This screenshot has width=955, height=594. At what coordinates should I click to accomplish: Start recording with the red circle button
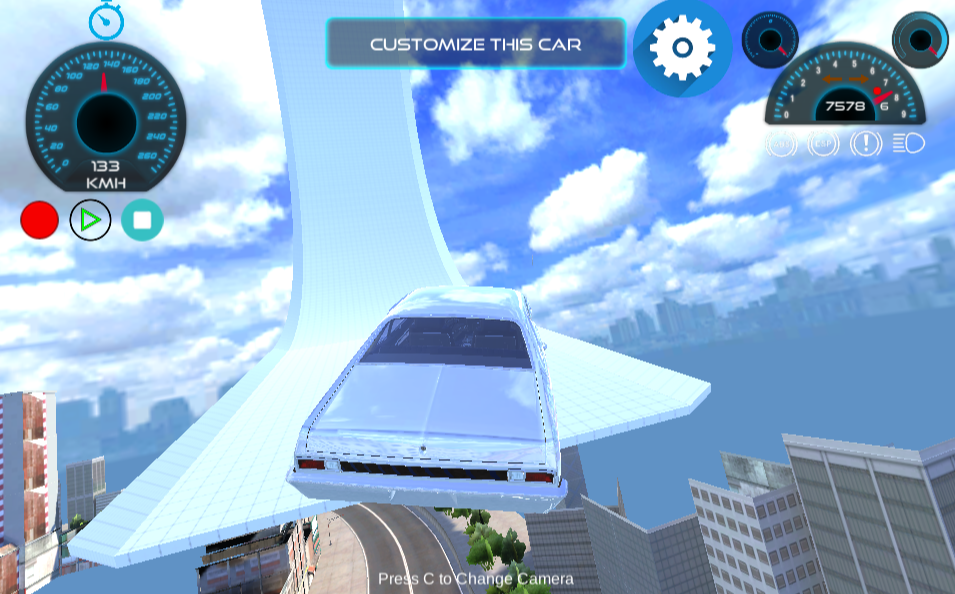click(x=40, y=220)
